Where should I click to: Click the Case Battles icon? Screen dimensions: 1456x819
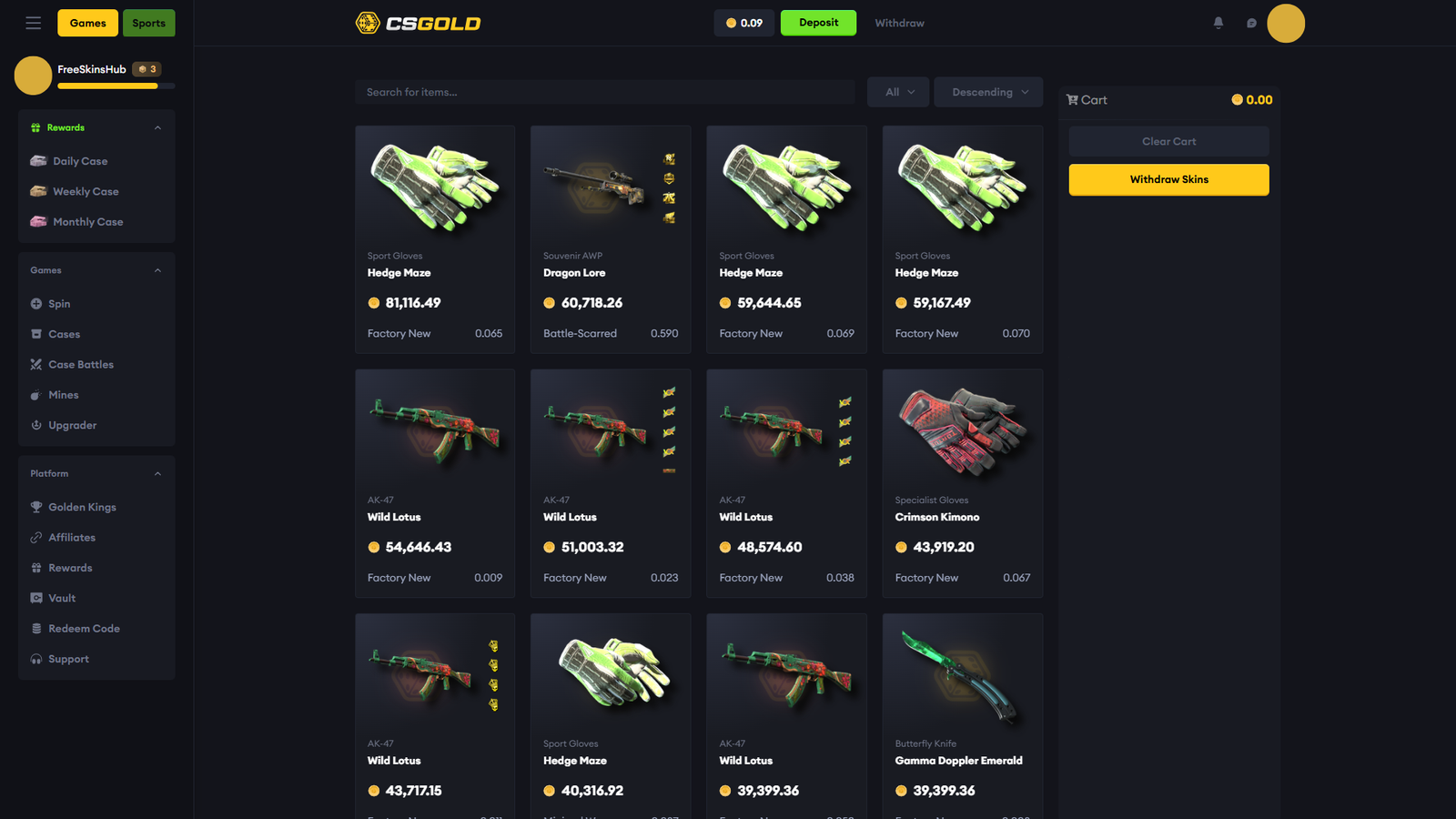click(35, 364)
